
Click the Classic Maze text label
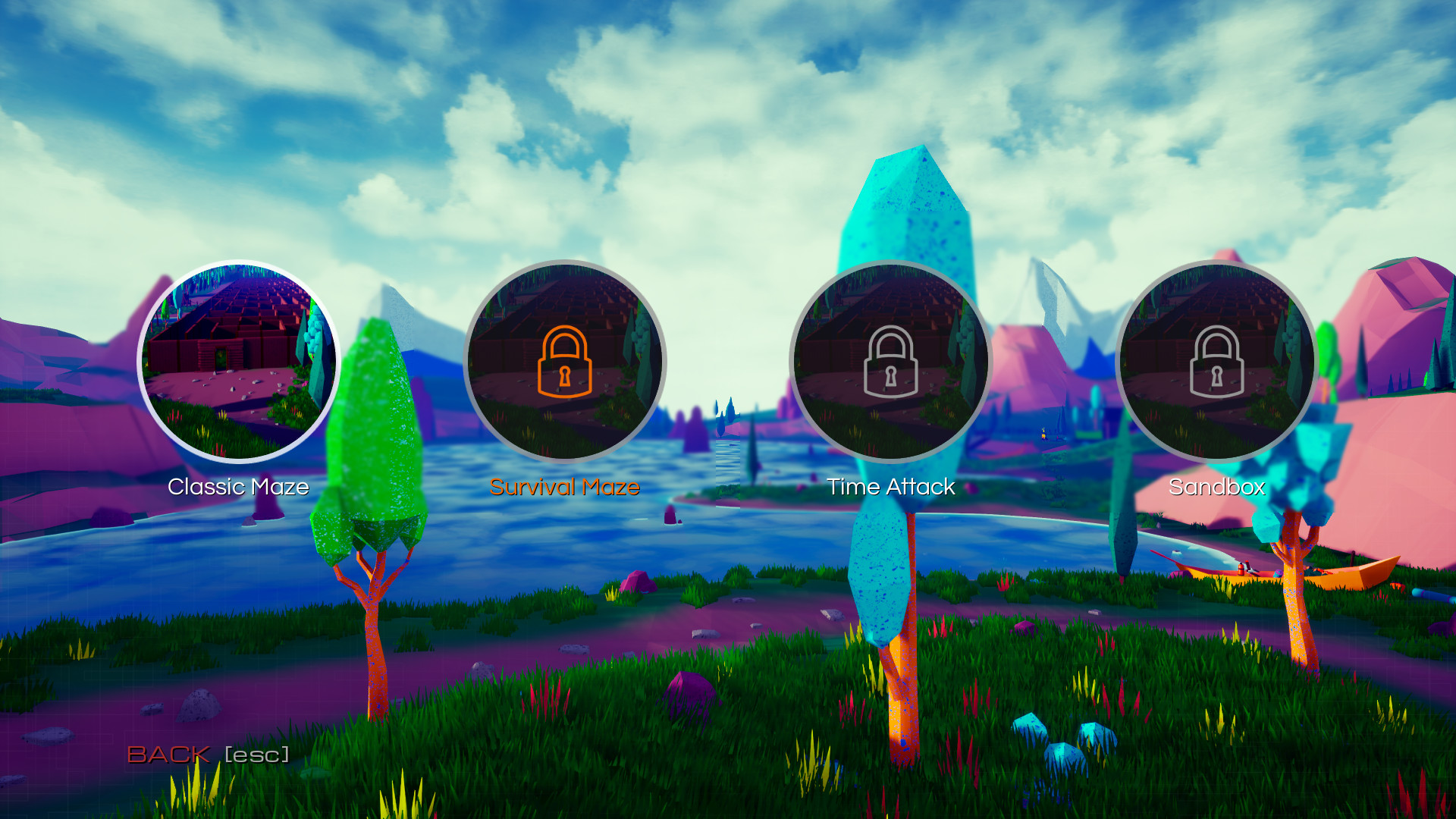tap(238, 488)
